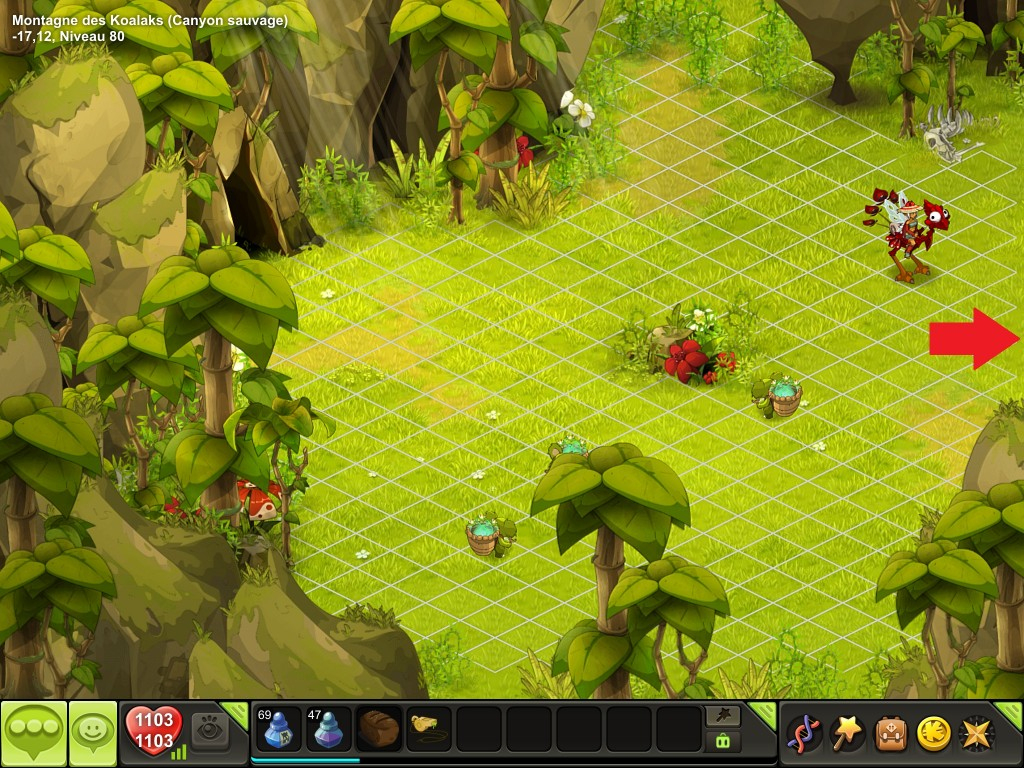Expand the green corner right of the shortcut bar
This screenshot has width=1024, height=768.
pos(764,712)
